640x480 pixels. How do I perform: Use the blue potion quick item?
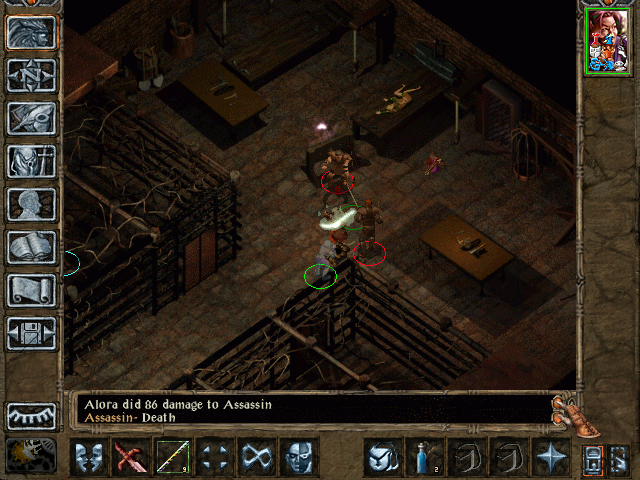(x=424, y=458)
